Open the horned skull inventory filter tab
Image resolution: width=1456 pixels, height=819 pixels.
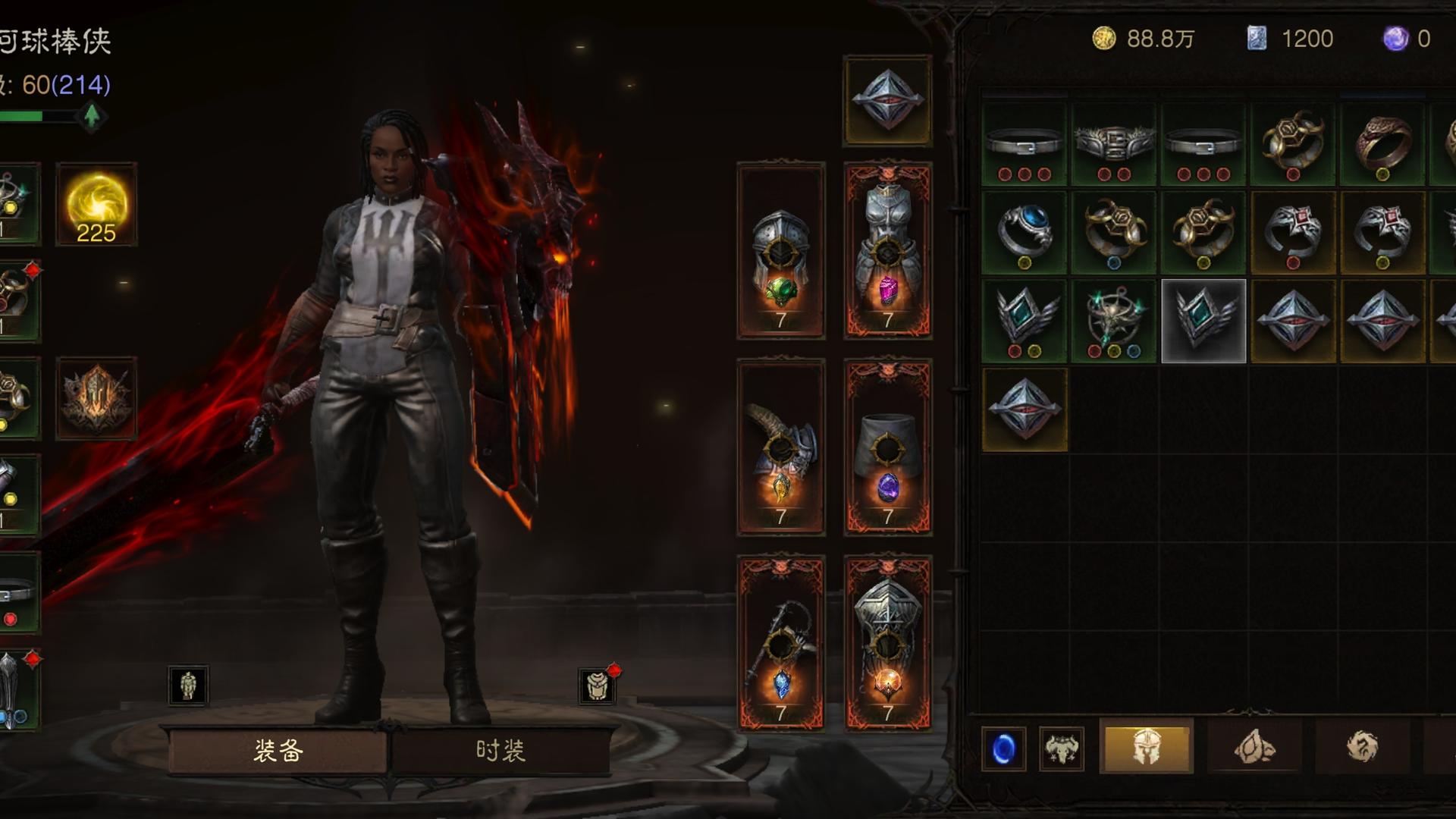1061,749
